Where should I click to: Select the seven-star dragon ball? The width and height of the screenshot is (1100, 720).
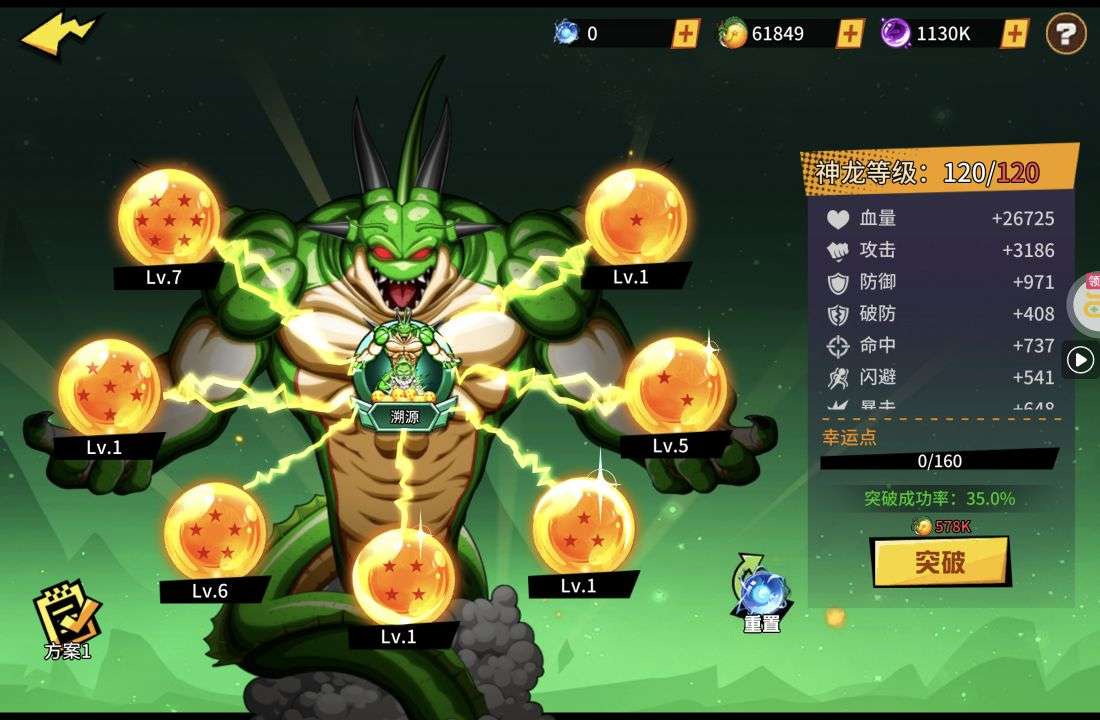click(x=168, y=218)
